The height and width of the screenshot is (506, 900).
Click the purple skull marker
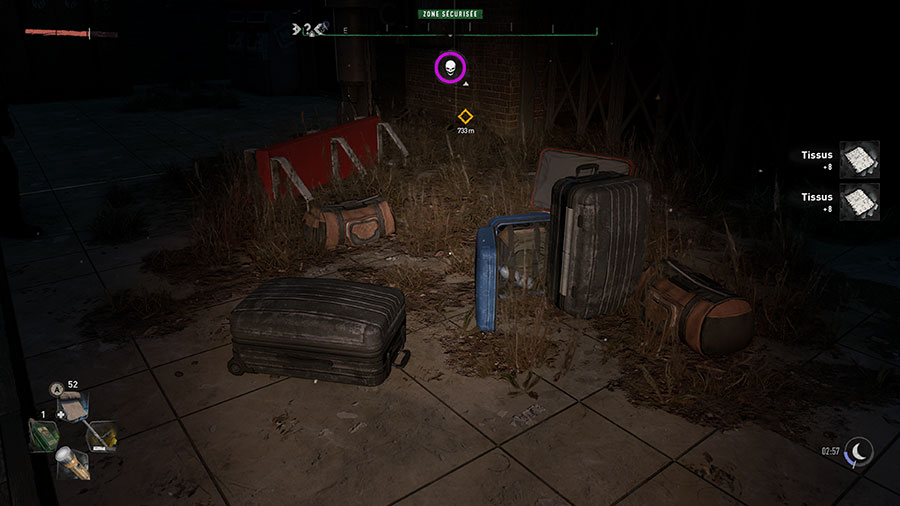[x=450, y=68]
